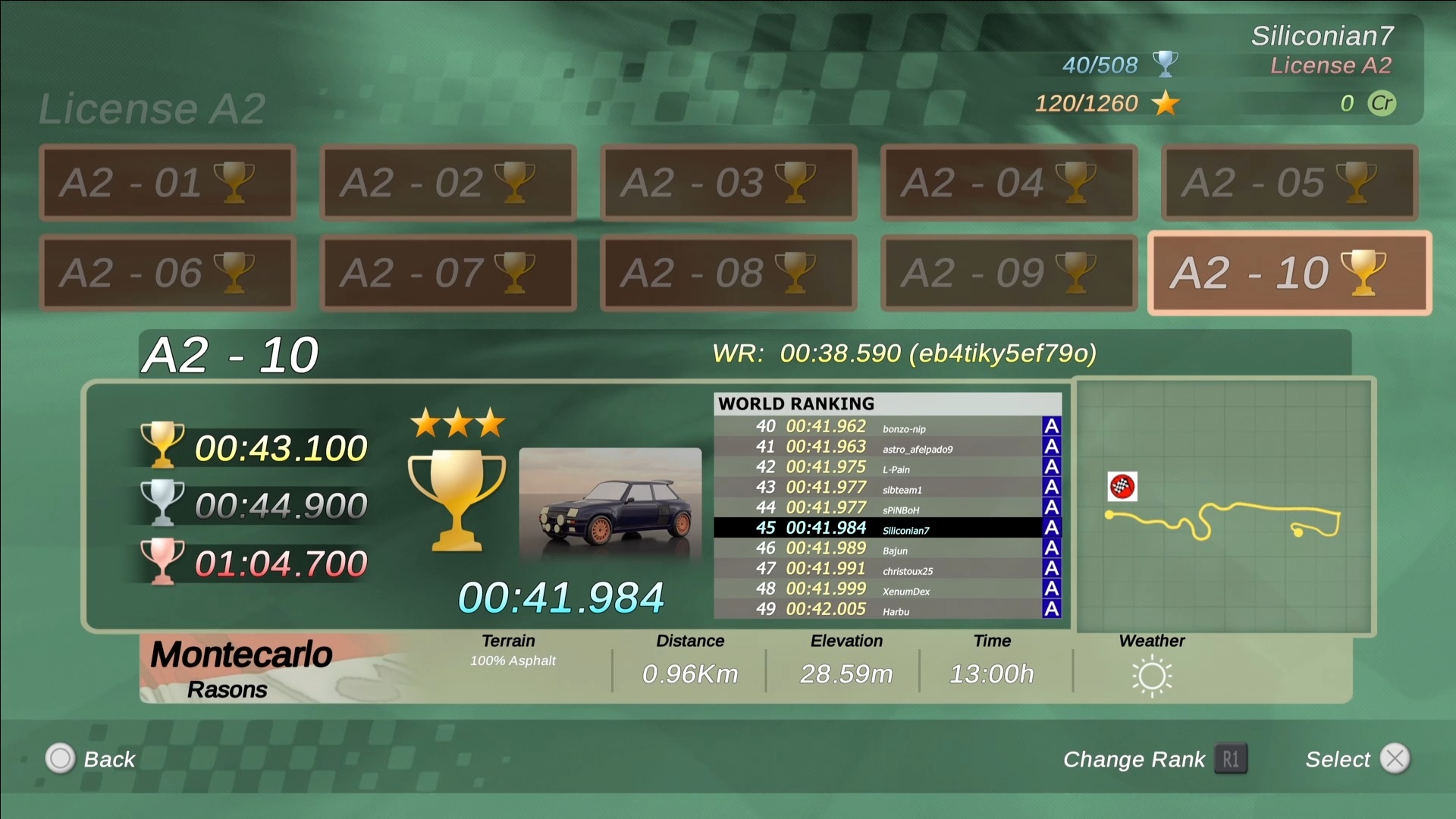Choose the A2 - 06 license test

click(167, 273)
